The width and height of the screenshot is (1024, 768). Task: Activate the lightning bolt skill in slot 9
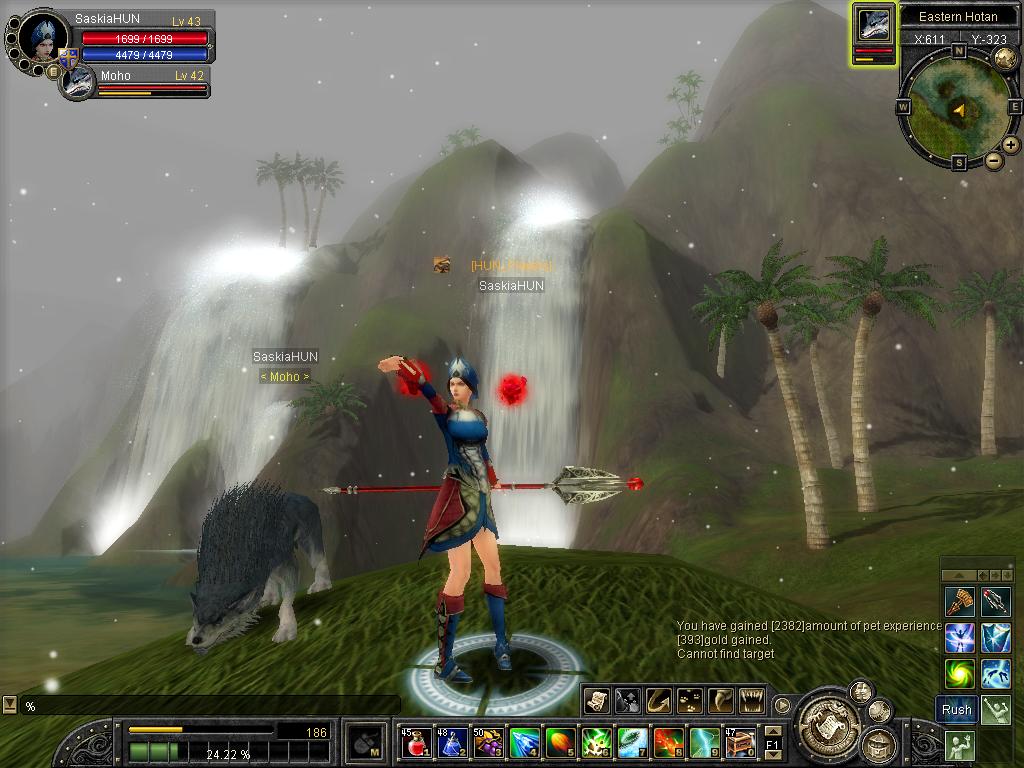click(x=704, y=743)
